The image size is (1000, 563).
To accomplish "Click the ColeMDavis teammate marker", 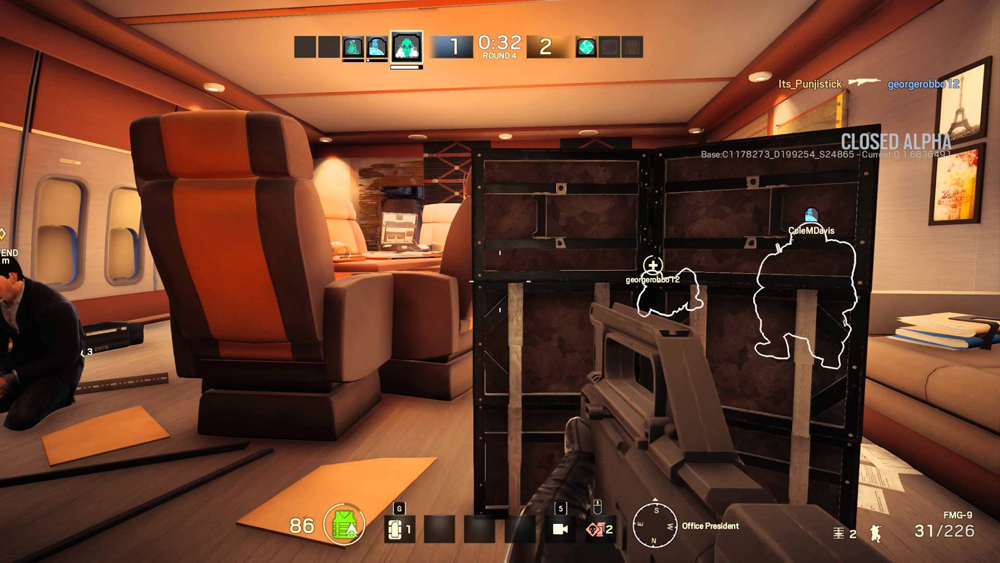I will [811, 215].
